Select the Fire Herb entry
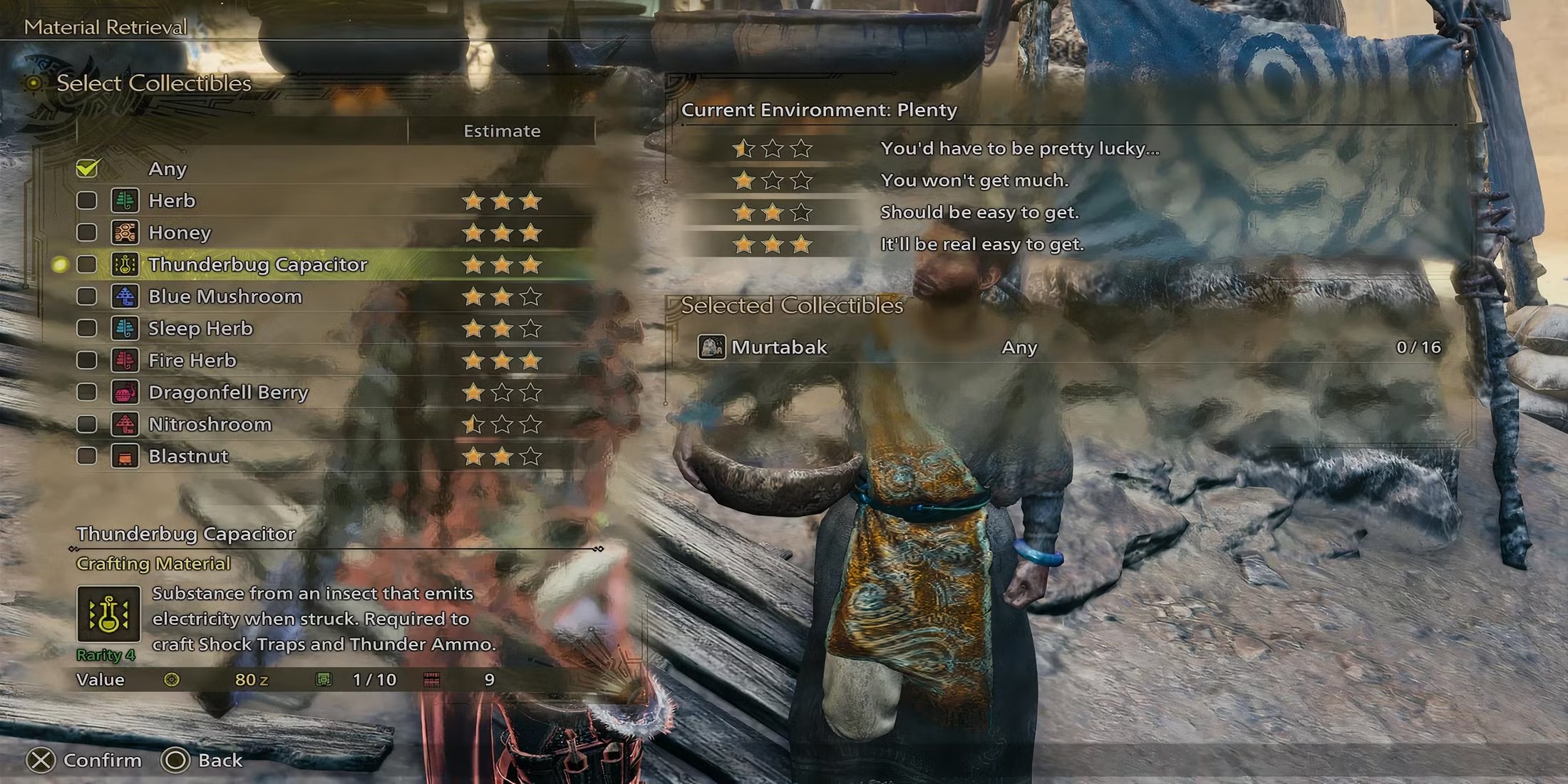The width and height of the screenshot is (1568, 784). coord(192,360)
